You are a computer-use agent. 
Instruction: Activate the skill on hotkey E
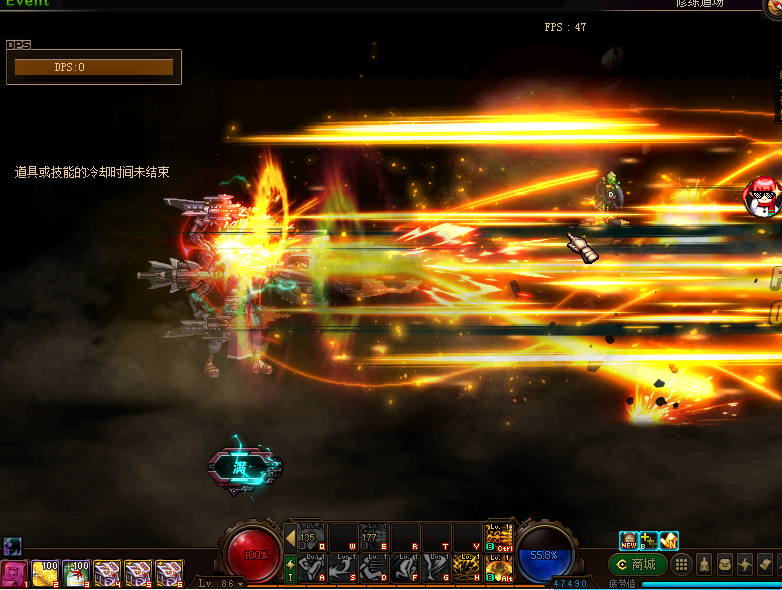pyautogui.click(x=374, y=537)
